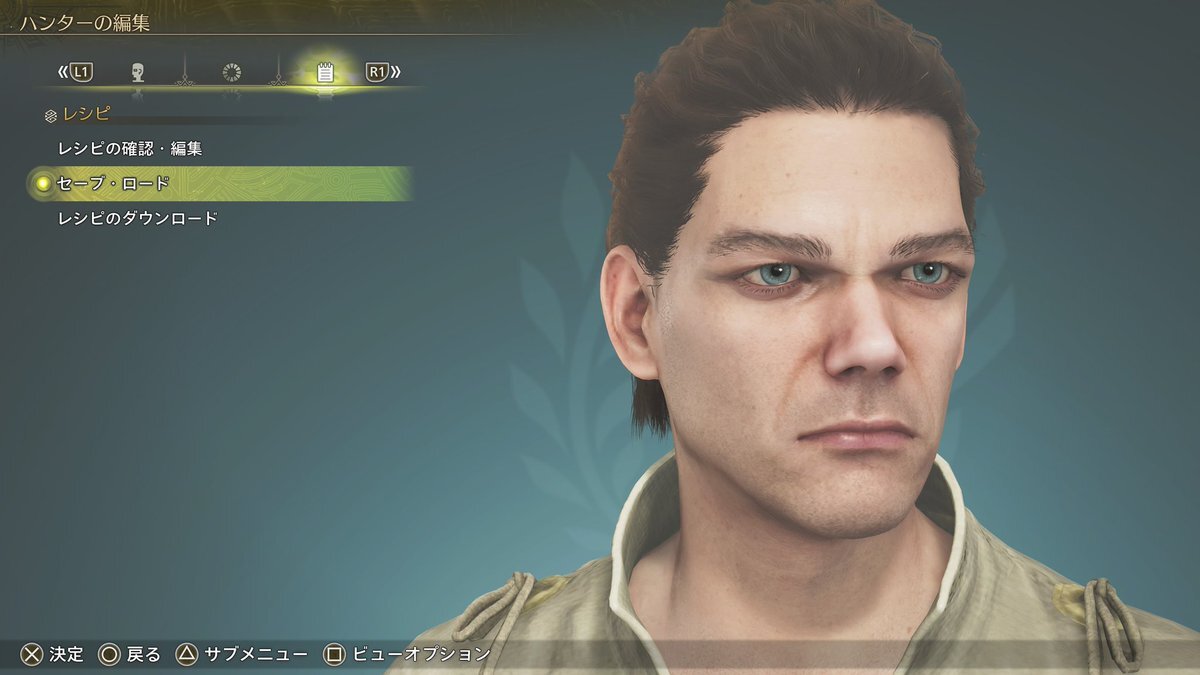Select the セーブ・ロード entry
Image resolution: width=1200 pixels, height=675 pixels.
(x=115, y=184)
